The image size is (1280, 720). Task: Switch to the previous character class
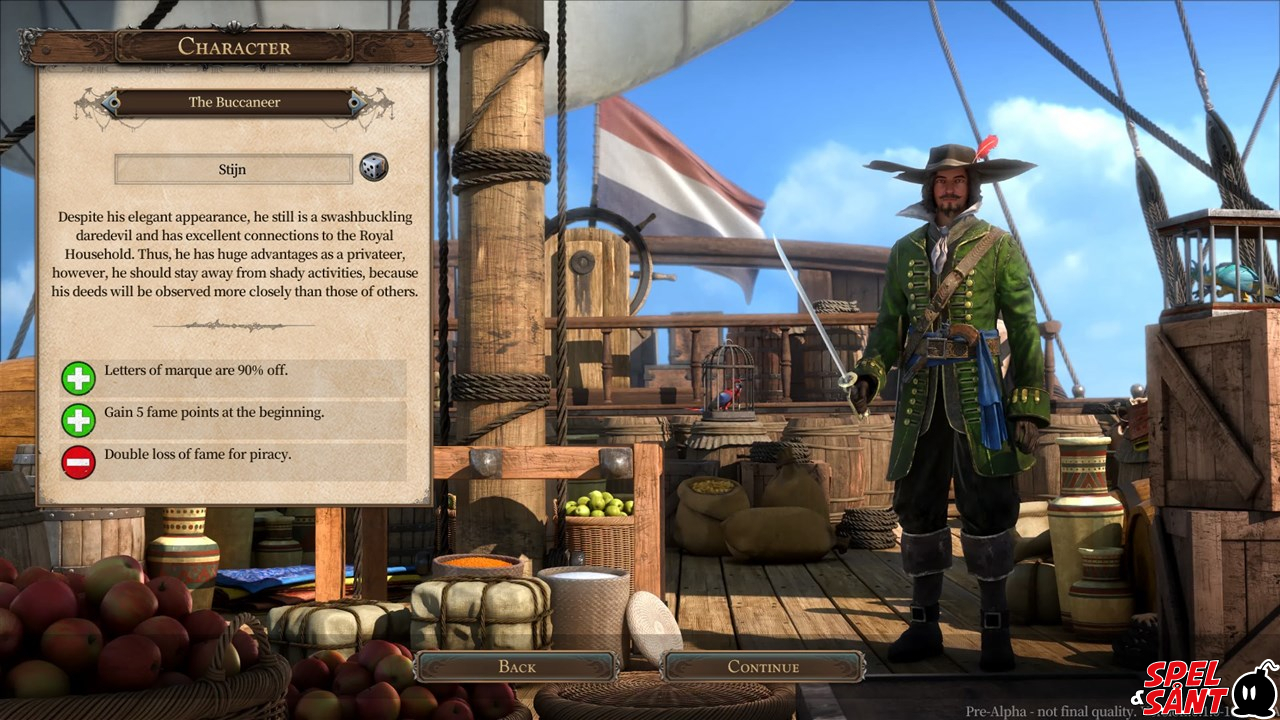[110, 102]
